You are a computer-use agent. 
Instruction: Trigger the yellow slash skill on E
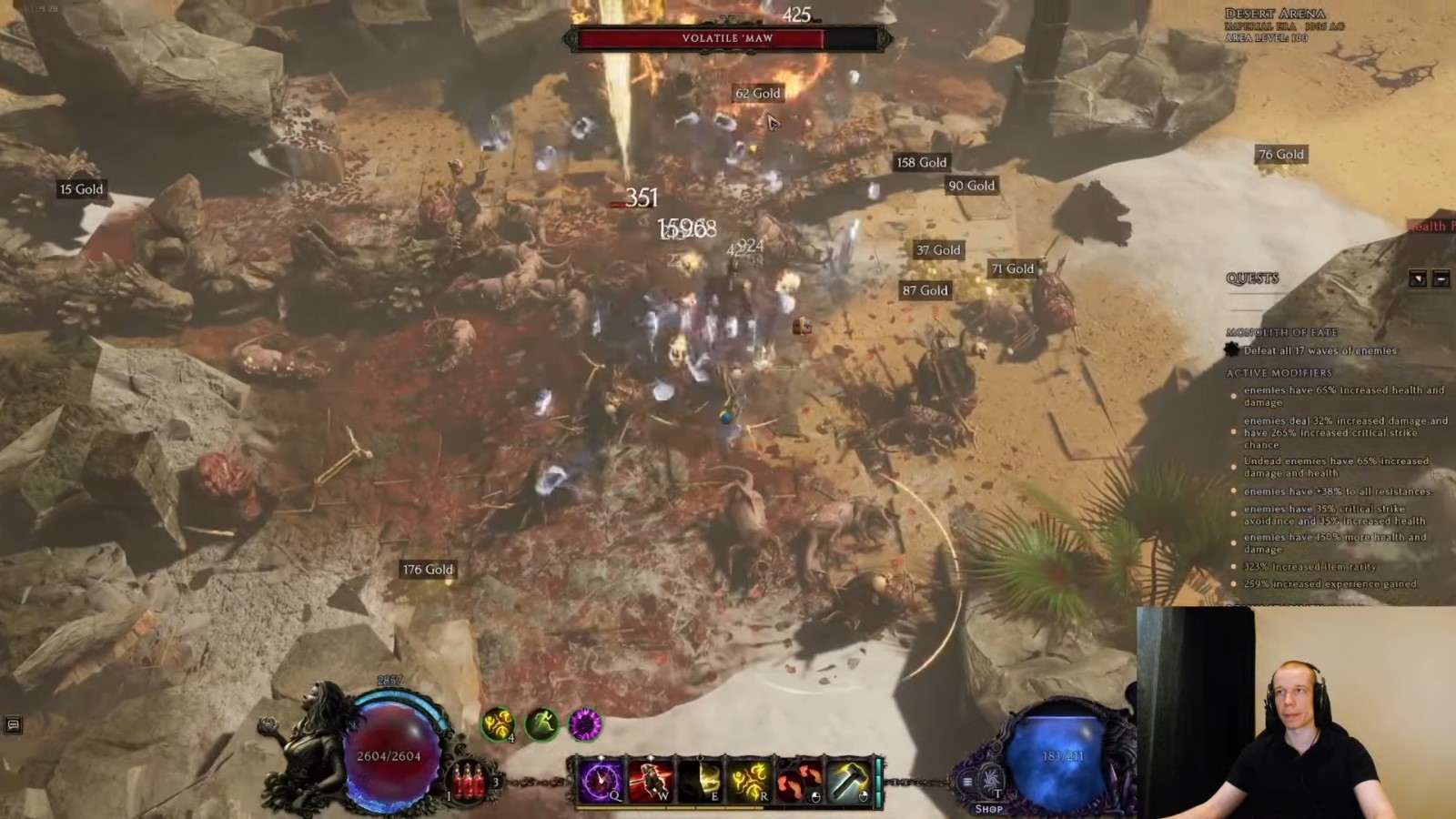pos(701,781)
